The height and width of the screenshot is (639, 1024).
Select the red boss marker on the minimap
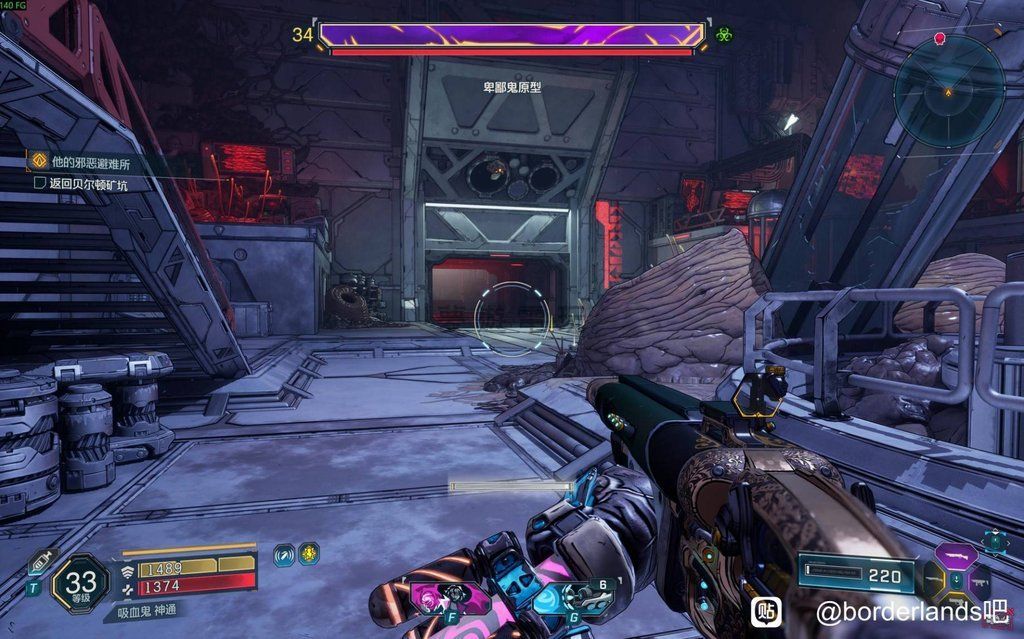940,38
